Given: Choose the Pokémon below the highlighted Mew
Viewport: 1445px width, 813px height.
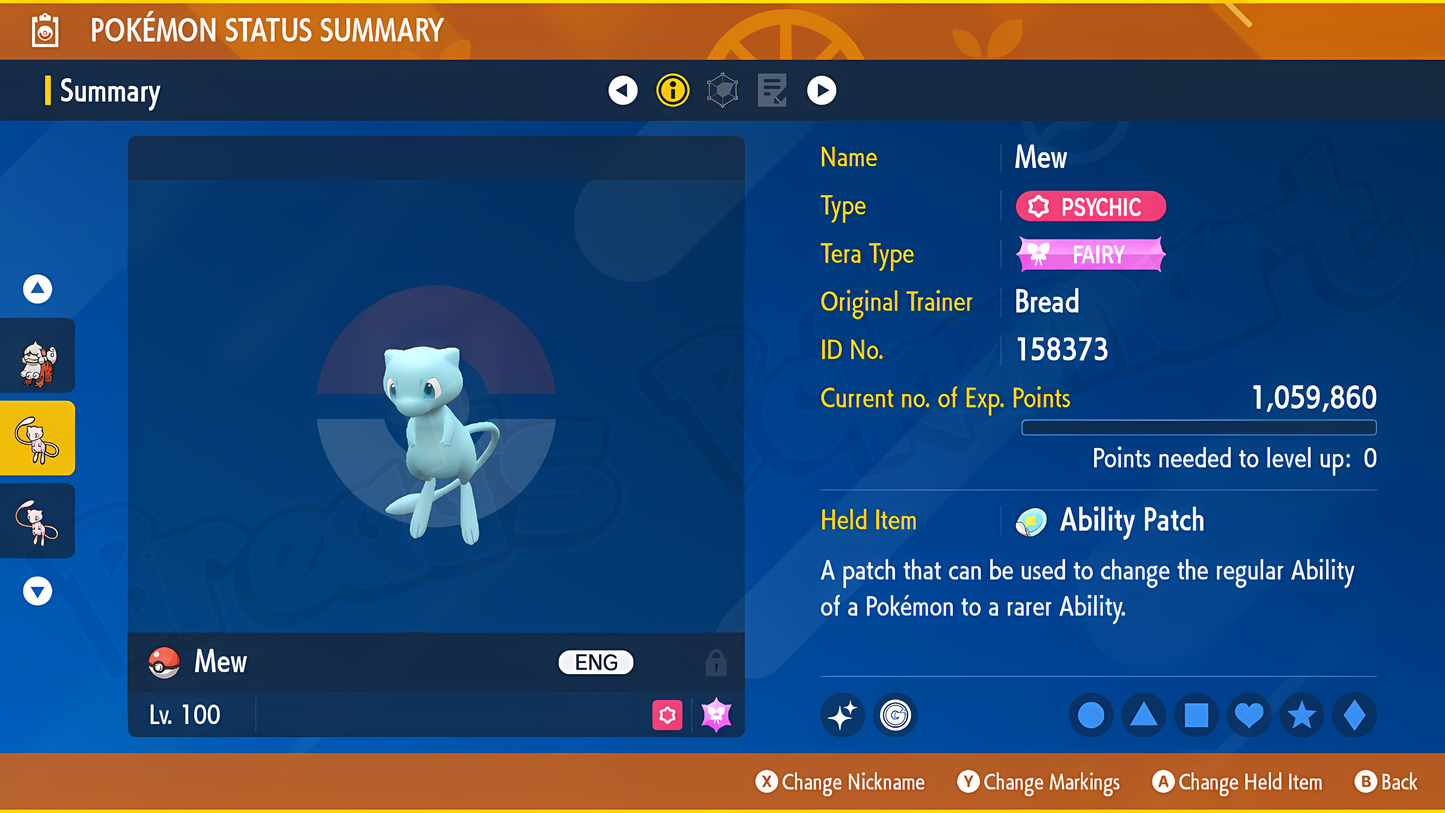Looking at the screenshot, I should [38, 521].
